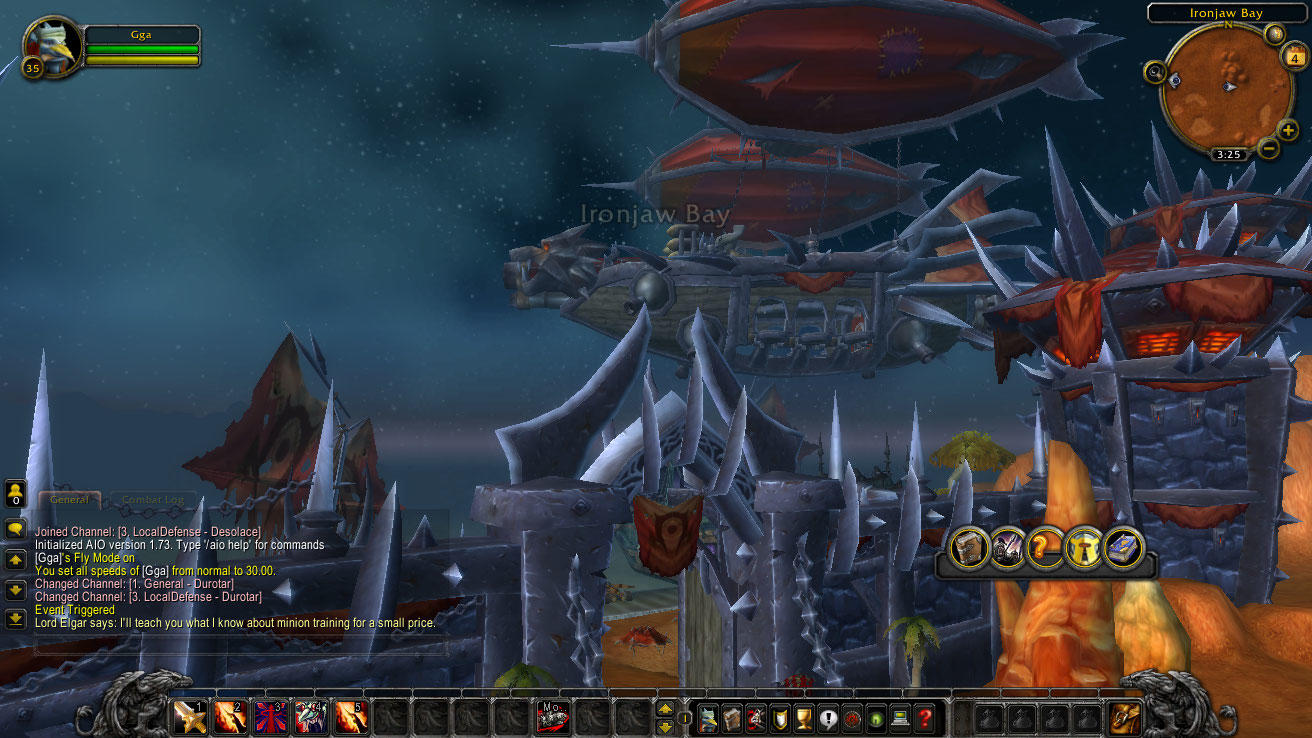Toggle the minimap tracking magnifier
The height and width of the screenshot is (738, 1312).
(1156, 72)
